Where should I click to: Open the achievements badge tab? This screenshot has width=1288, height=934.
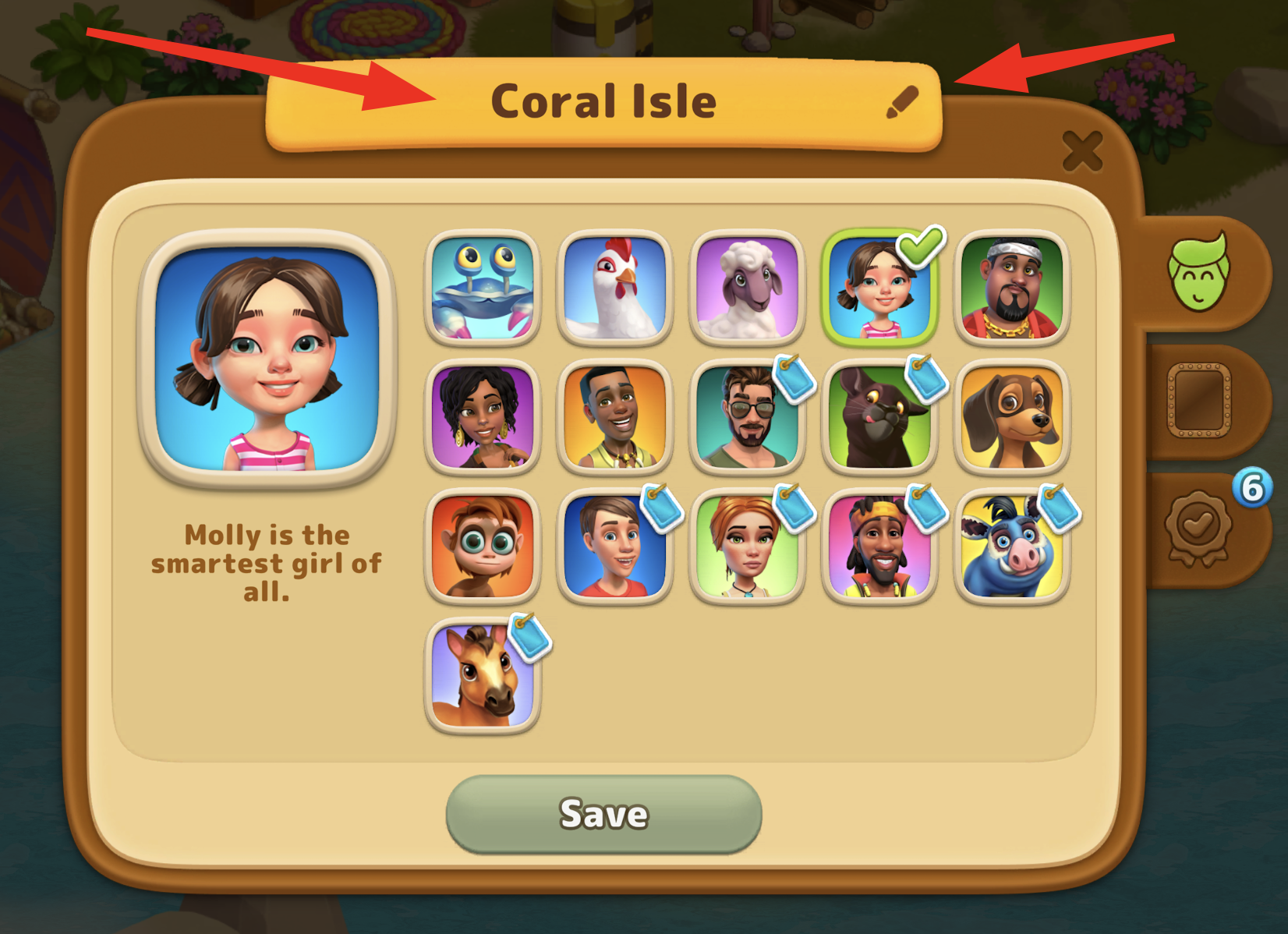(1198, 527)
